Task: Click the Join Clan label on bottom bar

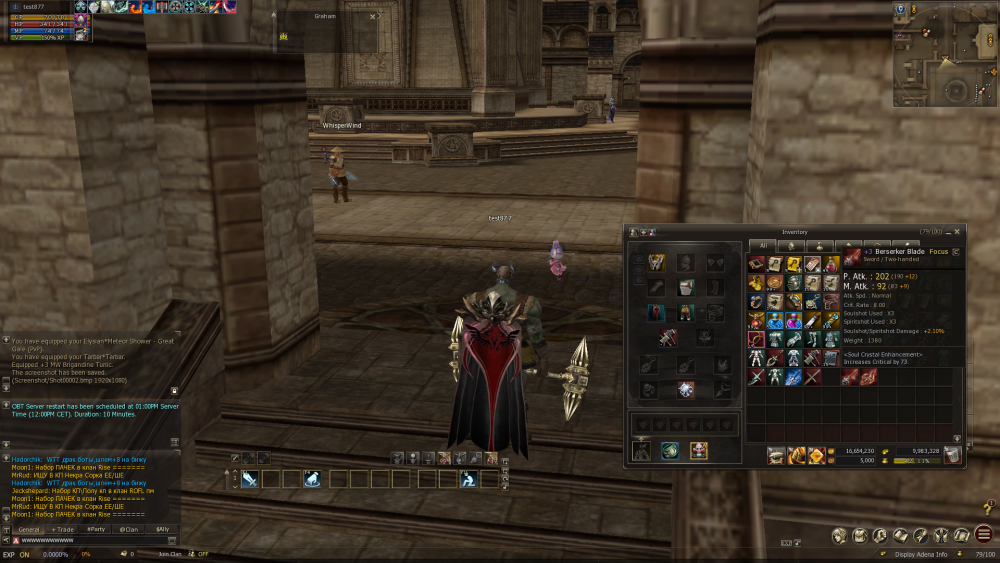Action: [170, 554]
